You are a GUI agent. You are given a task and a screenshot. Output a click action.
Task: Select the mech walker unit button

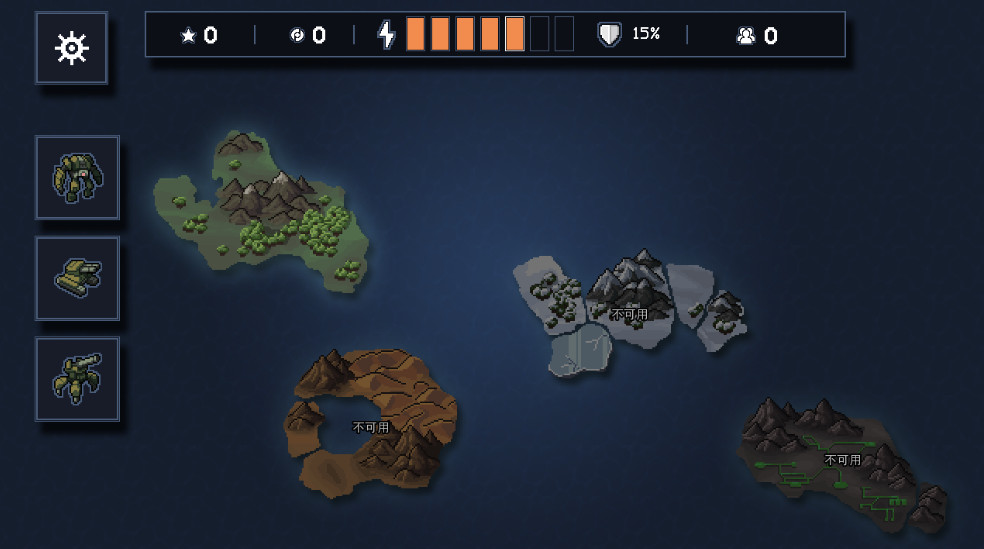click(x=77, y=178)
